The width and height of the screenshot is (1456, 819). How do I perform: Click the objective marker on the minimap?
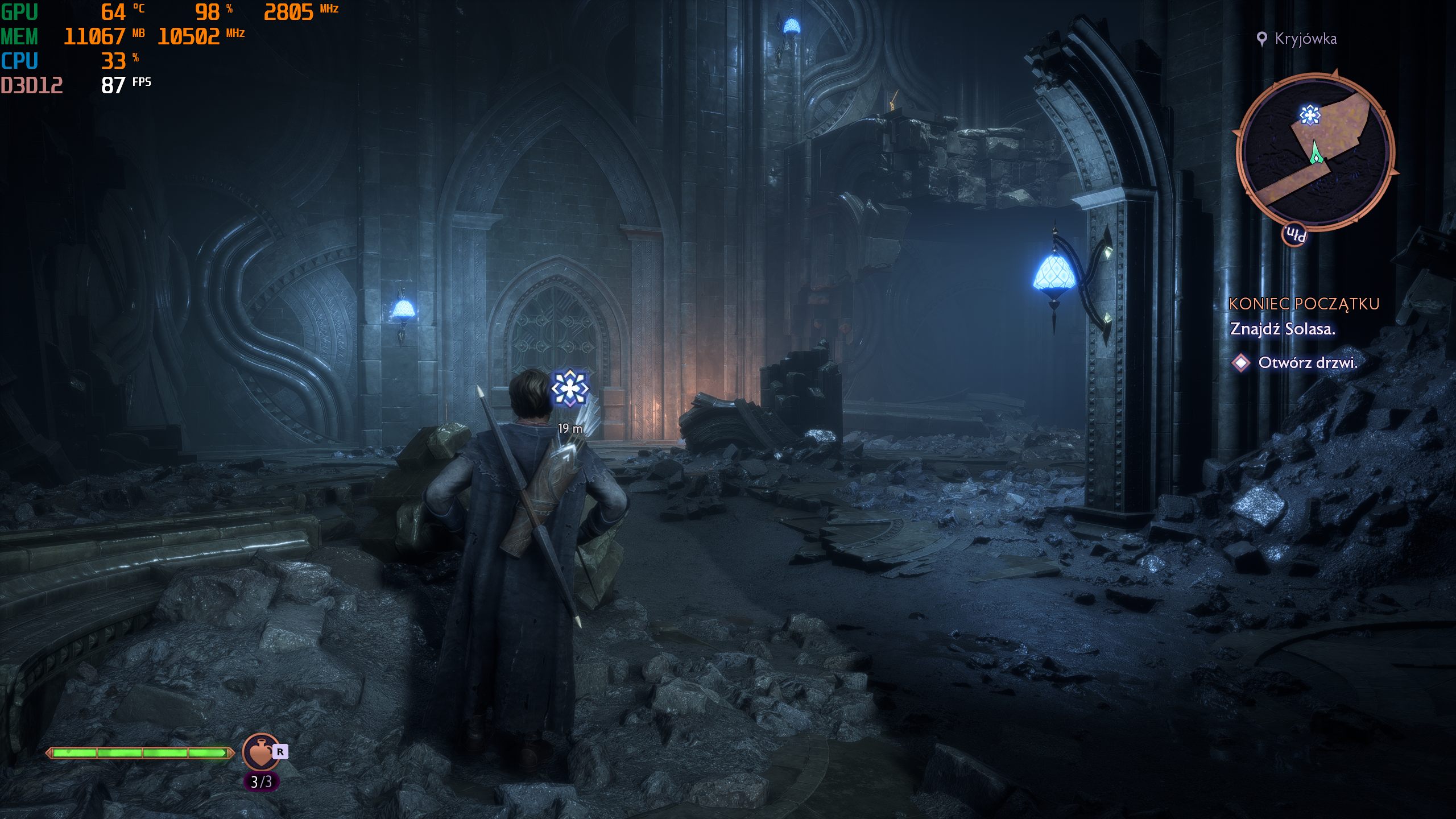point(1310,115)
